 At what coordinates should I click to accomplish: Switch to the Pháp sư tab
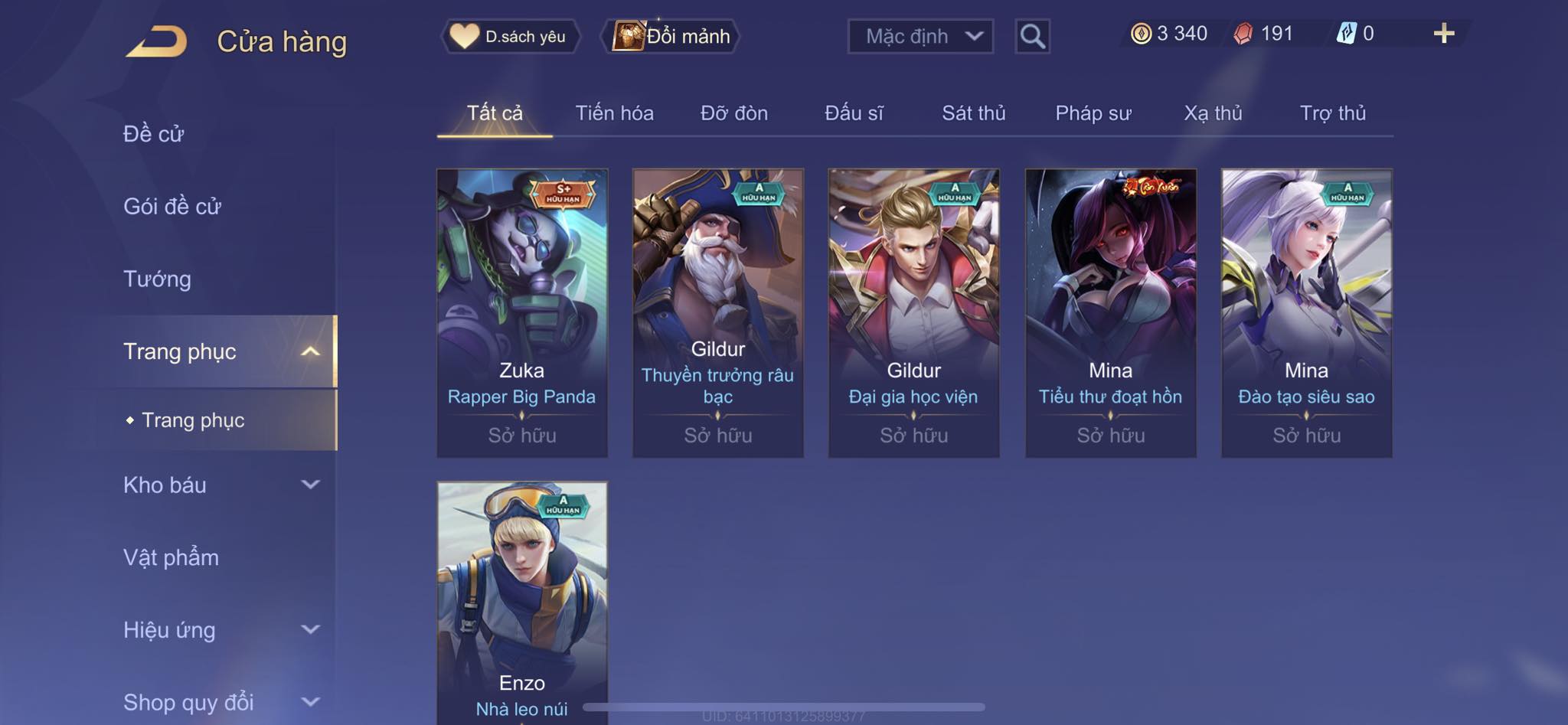coord(1093,113)
